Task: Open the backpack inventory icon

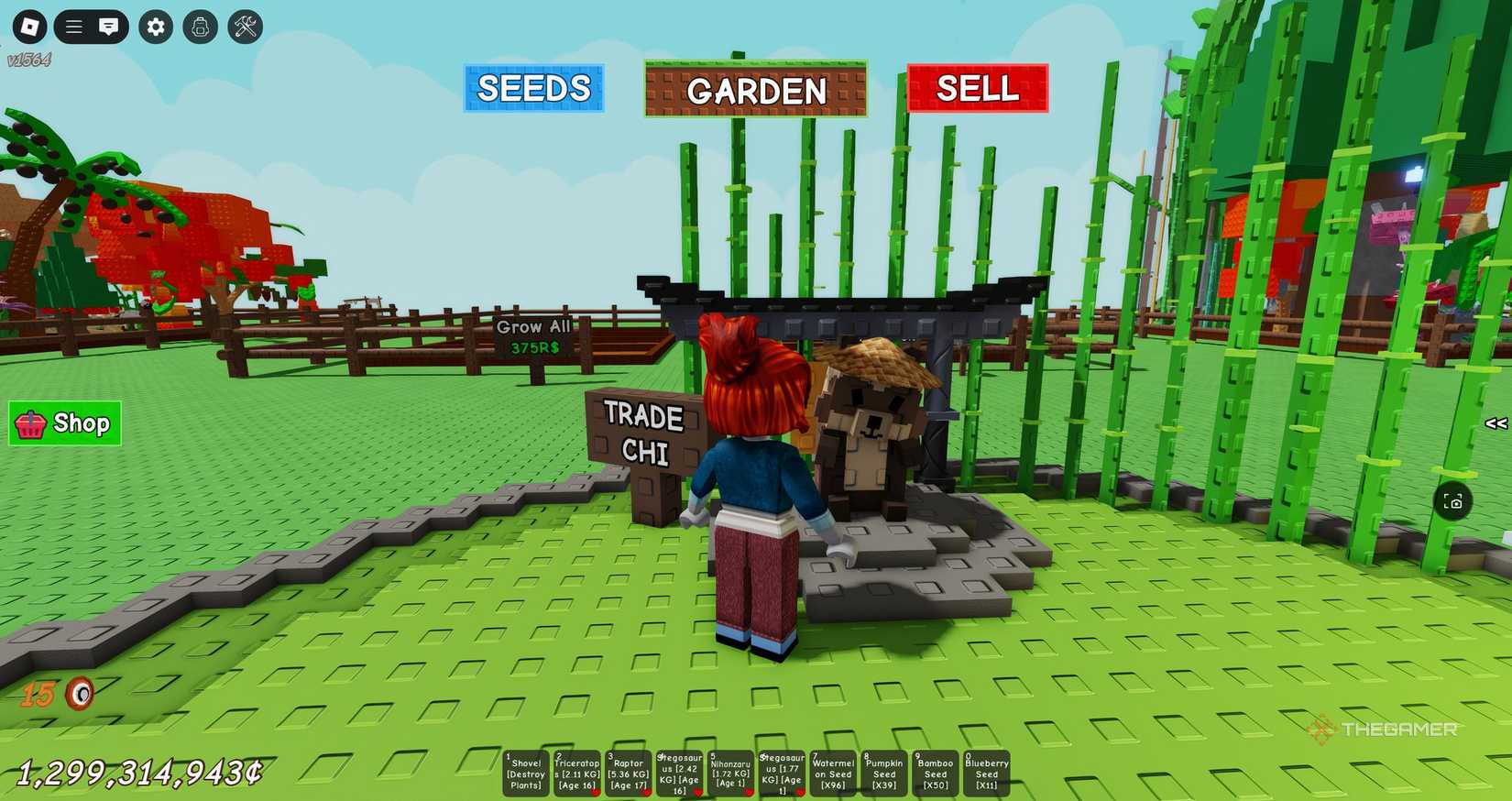Action: [x=200, y=27]
